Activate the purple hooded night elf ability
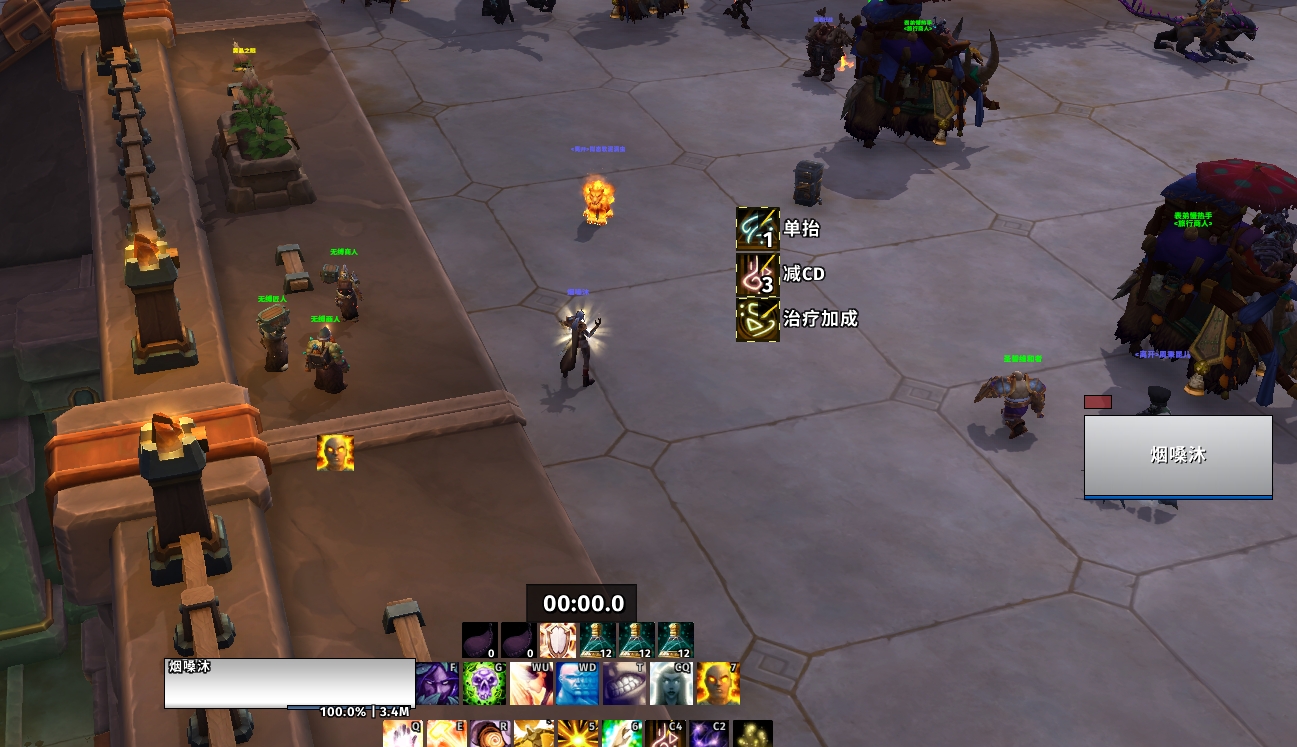Screen dimensions: 1297x747 [437, 683]
